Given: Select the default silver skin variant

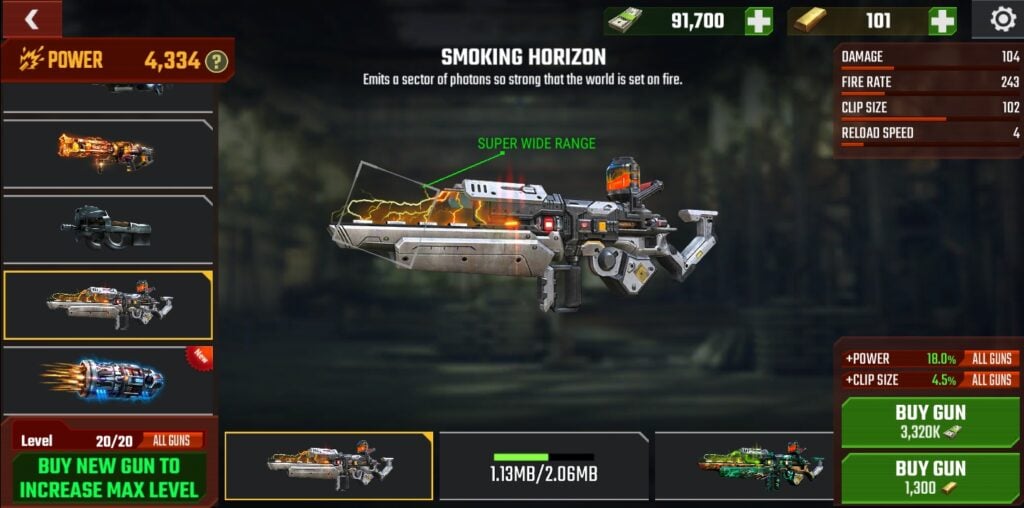Looking at the screenshot, I should pos(329,466).
